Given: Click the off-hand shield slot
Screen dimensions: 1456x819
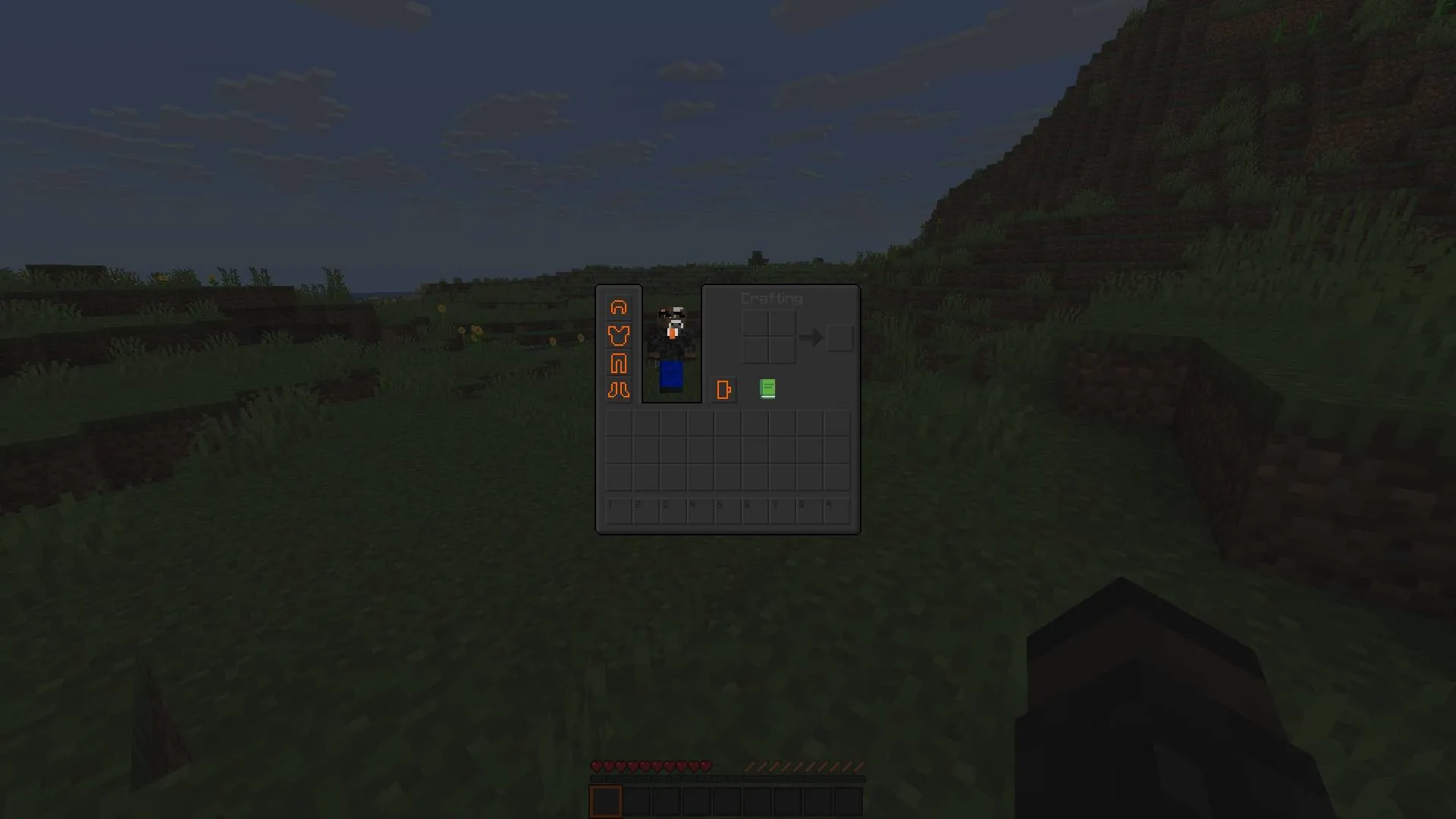Looking at the screenshot, I should click(x=724, y=389).
